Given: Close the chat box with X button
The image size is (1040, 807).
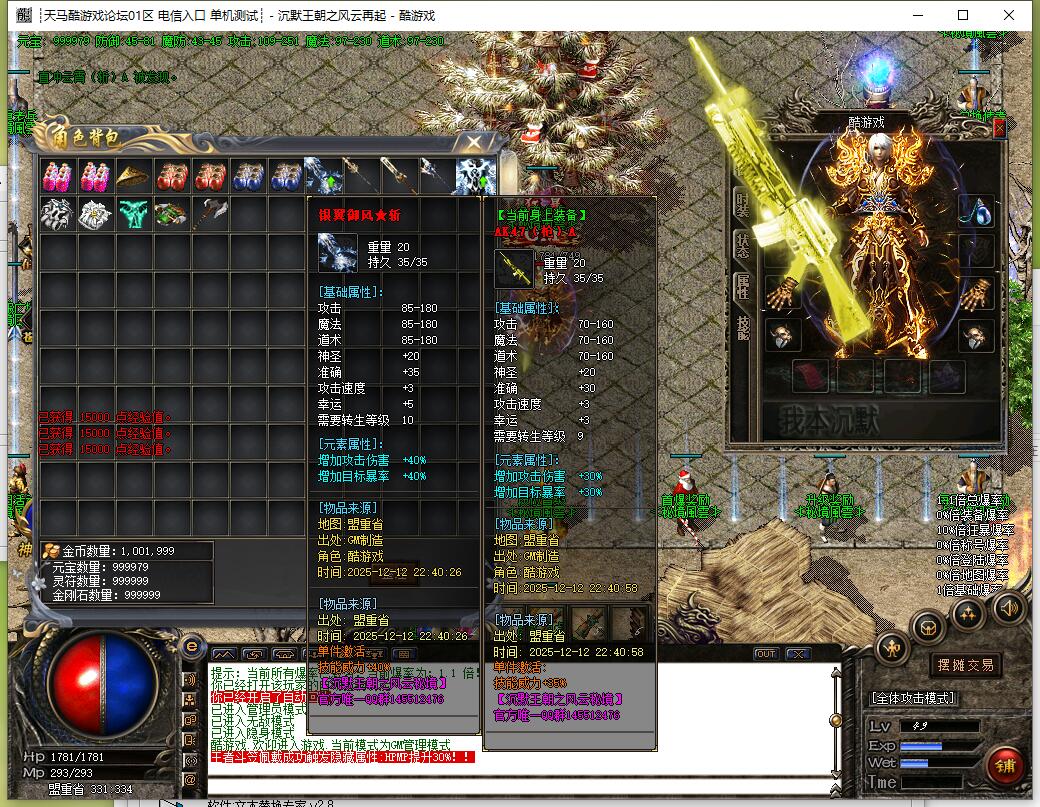Looking at the screenshot, I should (x=797, y=653).
